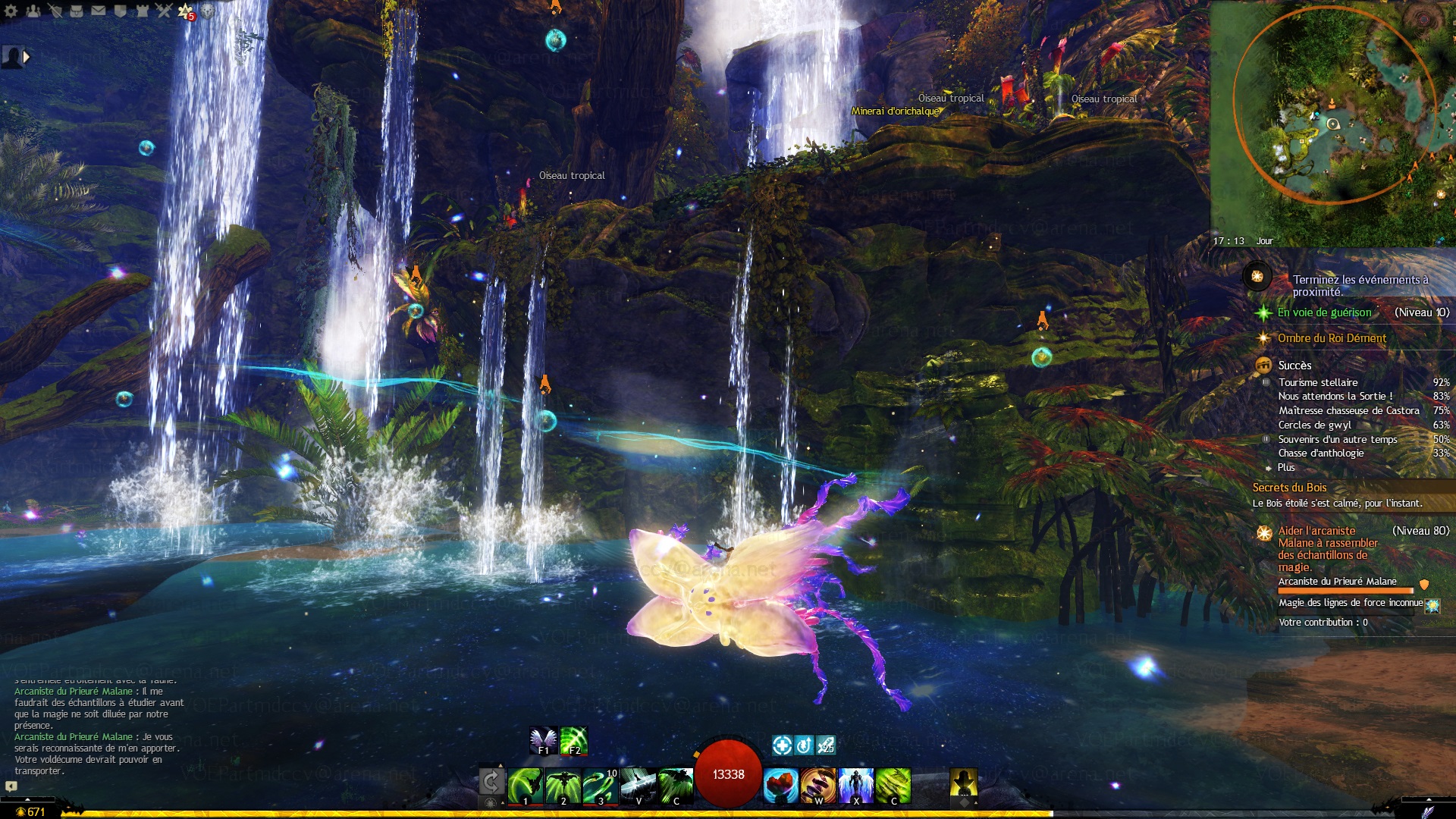The height and width of the screenshot is (819, 1456).
Task: Open the mail envelope icon
Action: (99, 11)
